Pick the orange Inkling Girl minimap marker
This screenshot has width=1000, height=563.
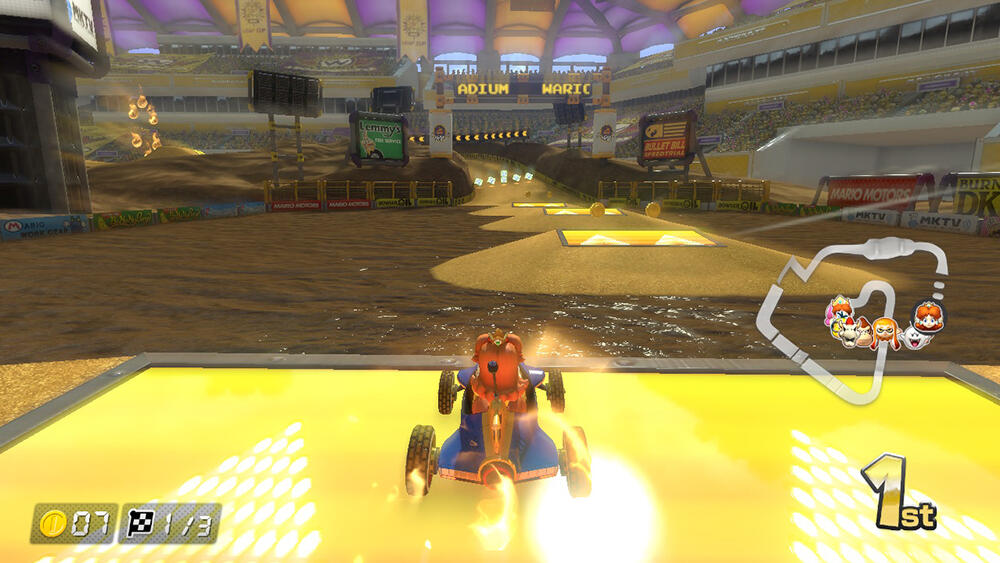click(884, 333)
